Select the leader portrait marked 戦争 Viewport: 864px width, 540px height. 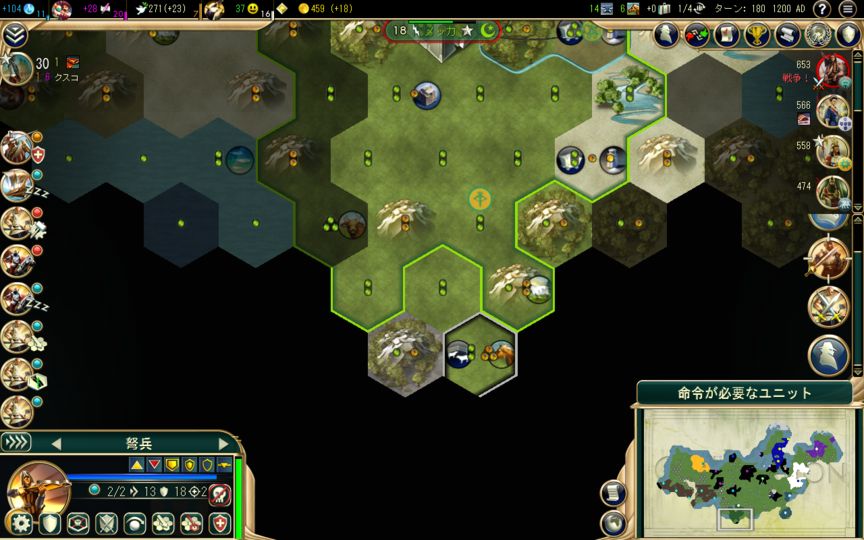(830, 71)
